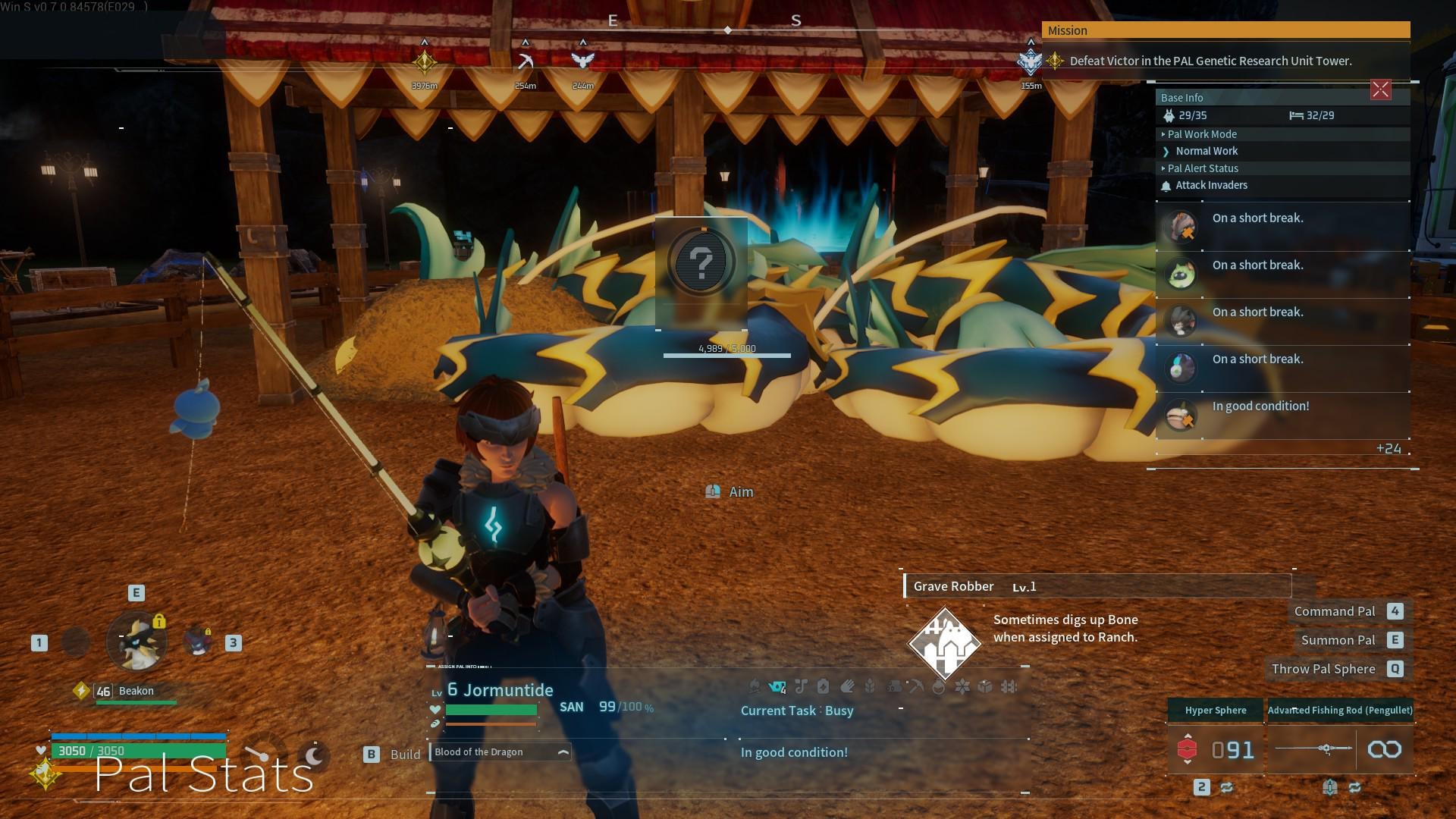Click the question mark item slot
The width and height of the screenshot is (1456, 819).
(701, 263)
